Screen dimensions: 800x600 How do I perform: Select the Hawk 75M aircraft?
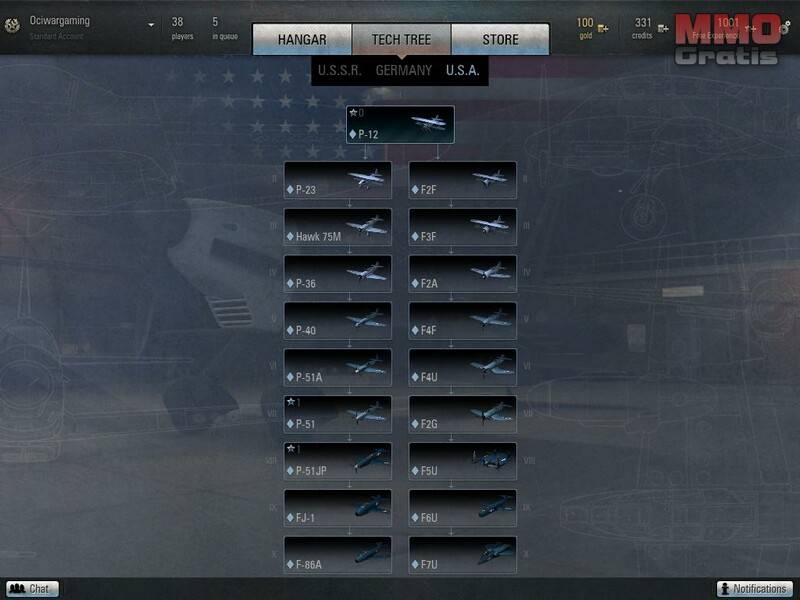pyautogui.click(x=338, y=228)
